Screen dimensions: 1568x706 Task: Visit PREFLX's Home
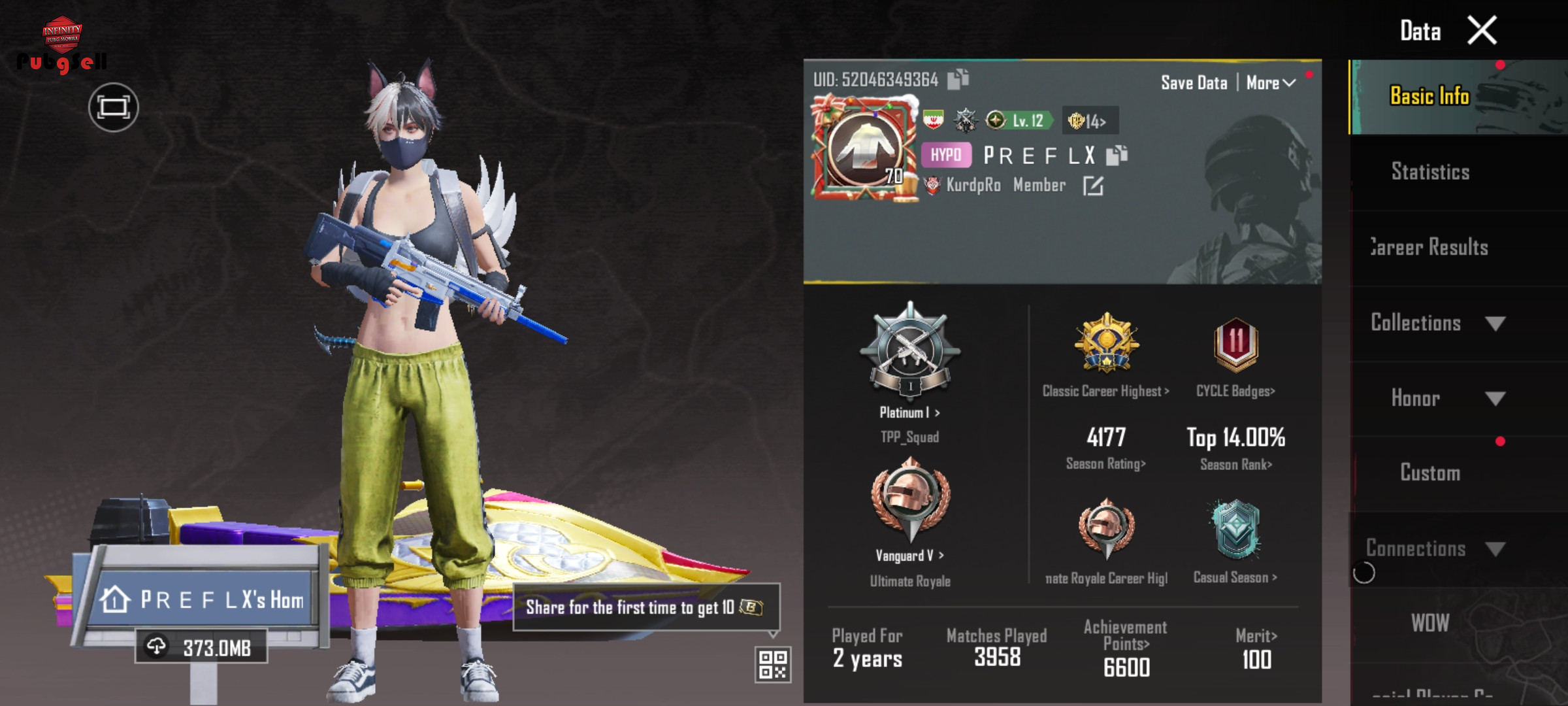[x=204, y=599]
